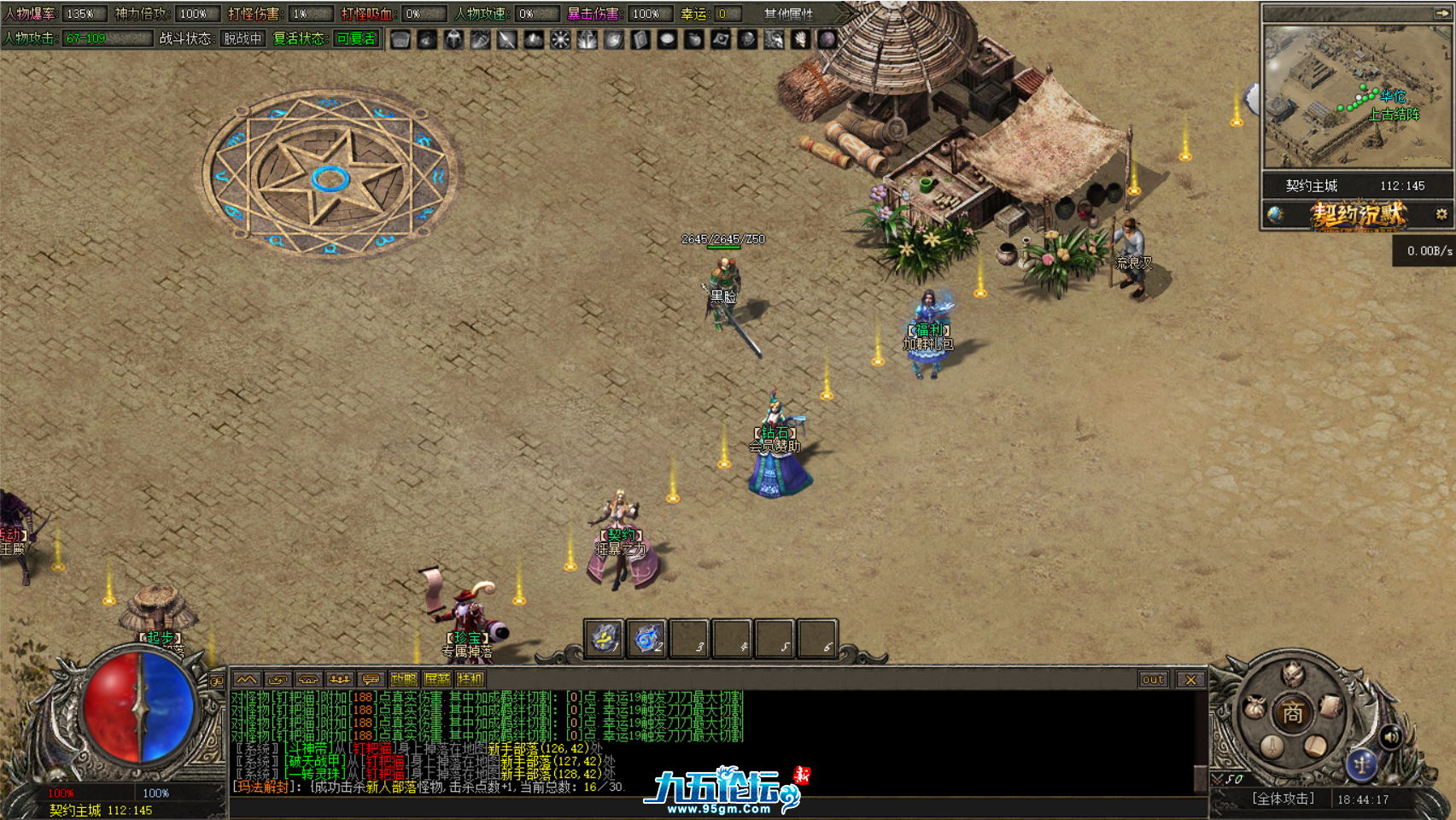Expand the minimap with the top-right arrow

pyautogui.click(x=1441, y=12)
